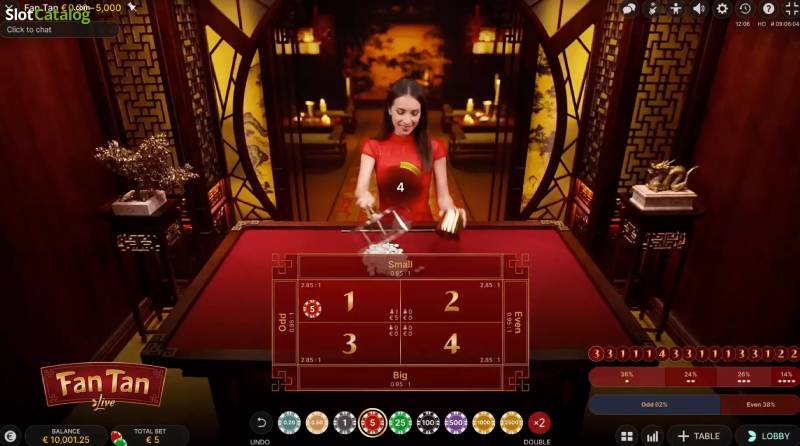
Task: Choose the black 100 chip
Action: coord(428,423)
